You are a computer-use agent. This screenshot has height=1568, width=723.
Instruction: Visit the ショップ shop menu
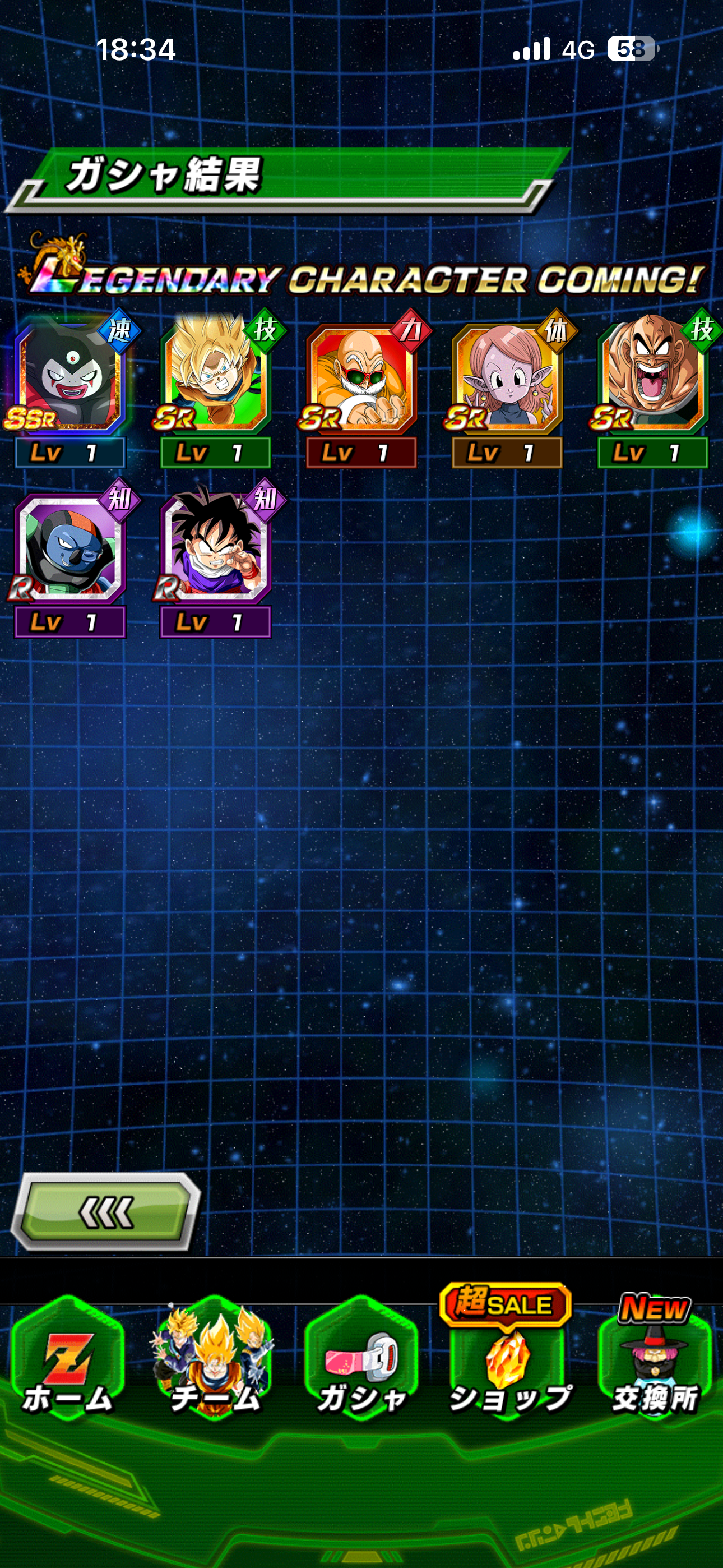point(508,1363)
